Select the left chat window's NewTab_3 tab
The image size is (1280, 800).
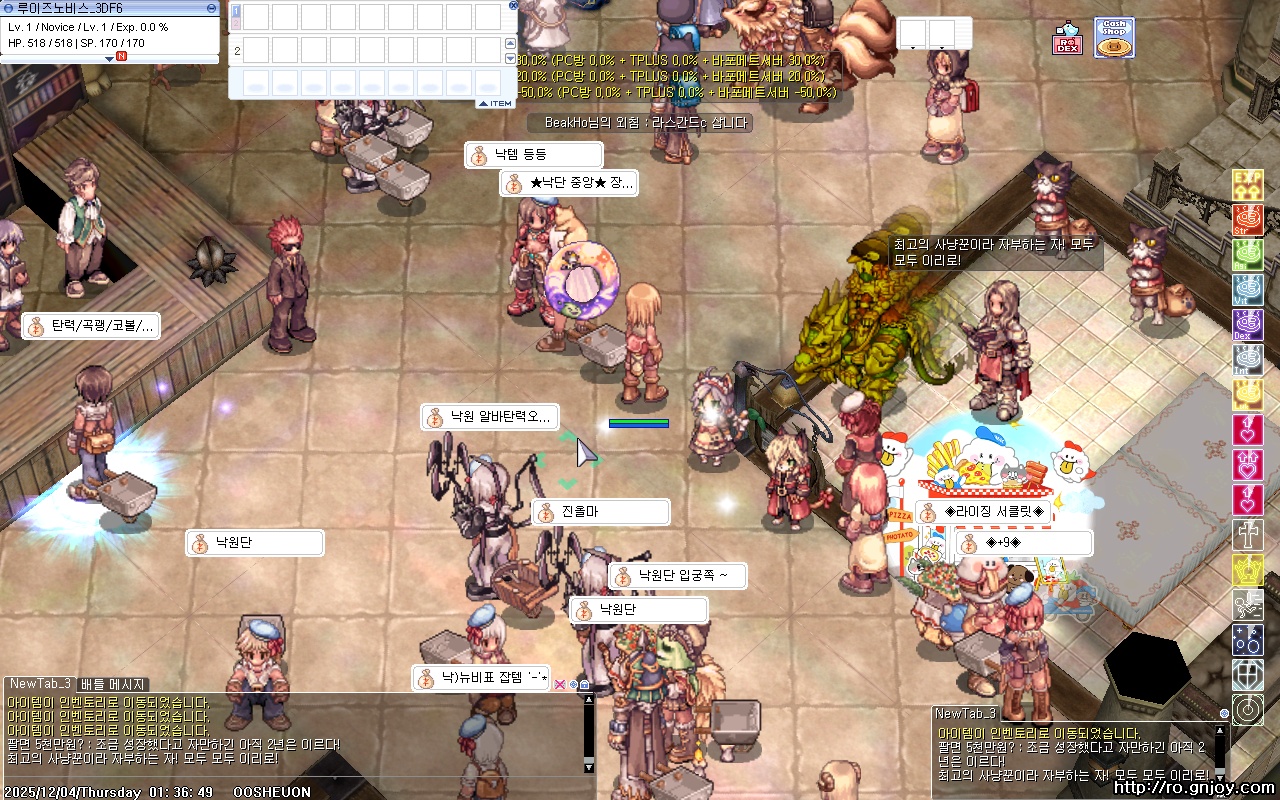tap(39, 684)
